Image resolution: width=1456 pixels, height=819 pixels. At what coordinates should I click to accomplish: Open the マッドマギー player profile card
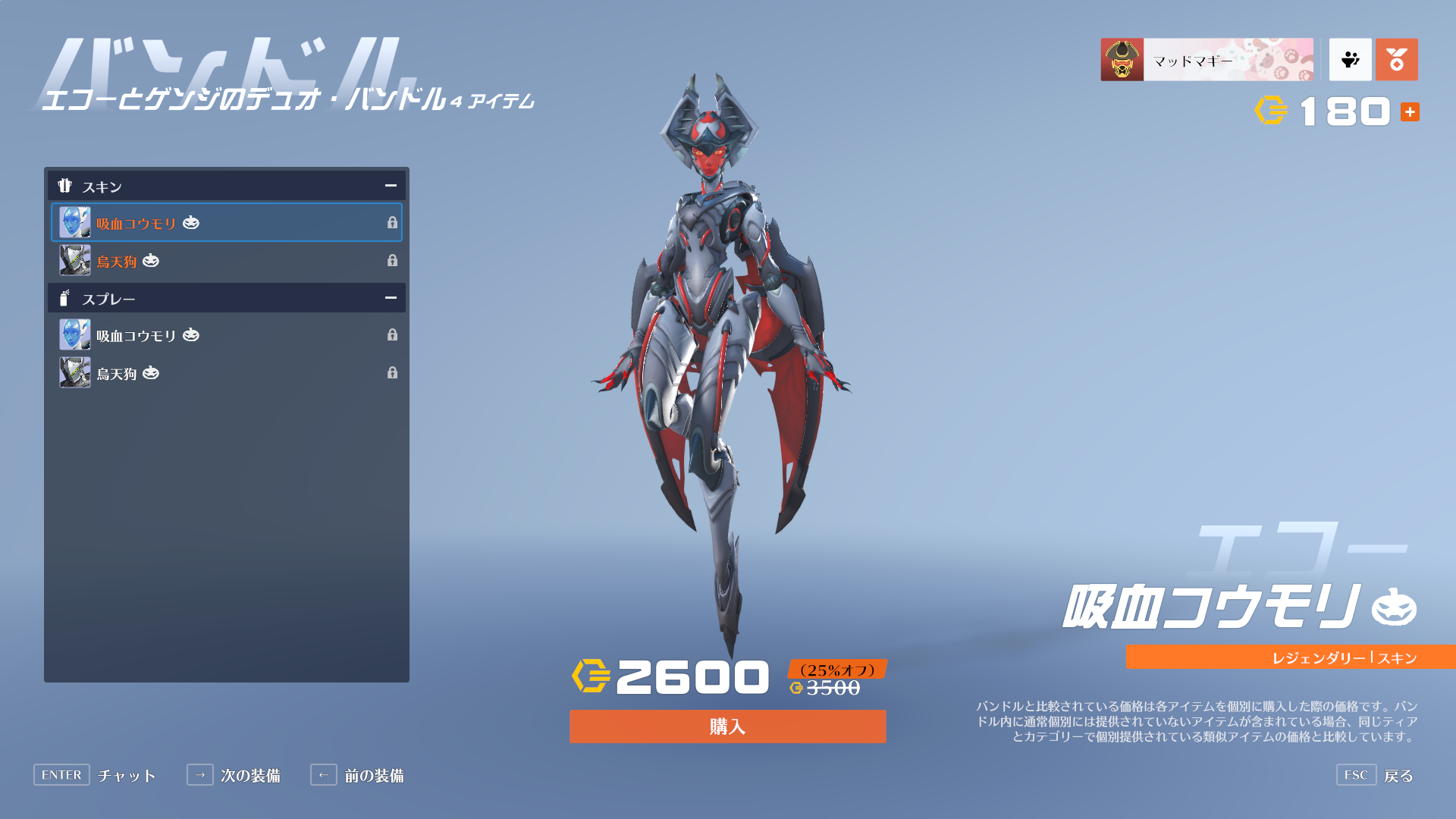point(1207,60)
